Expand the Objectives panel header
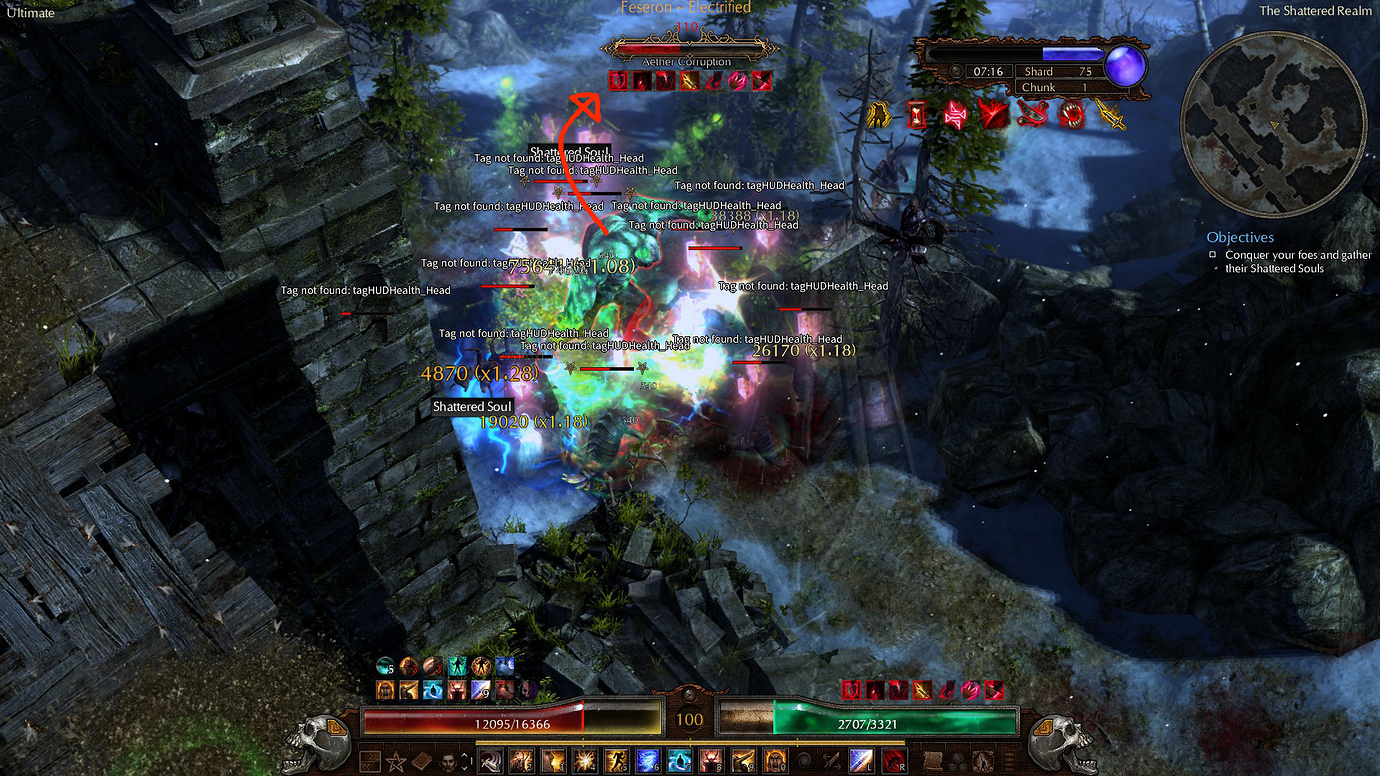The height and width of the screenshot is (776, 1380). [1240, 236]
